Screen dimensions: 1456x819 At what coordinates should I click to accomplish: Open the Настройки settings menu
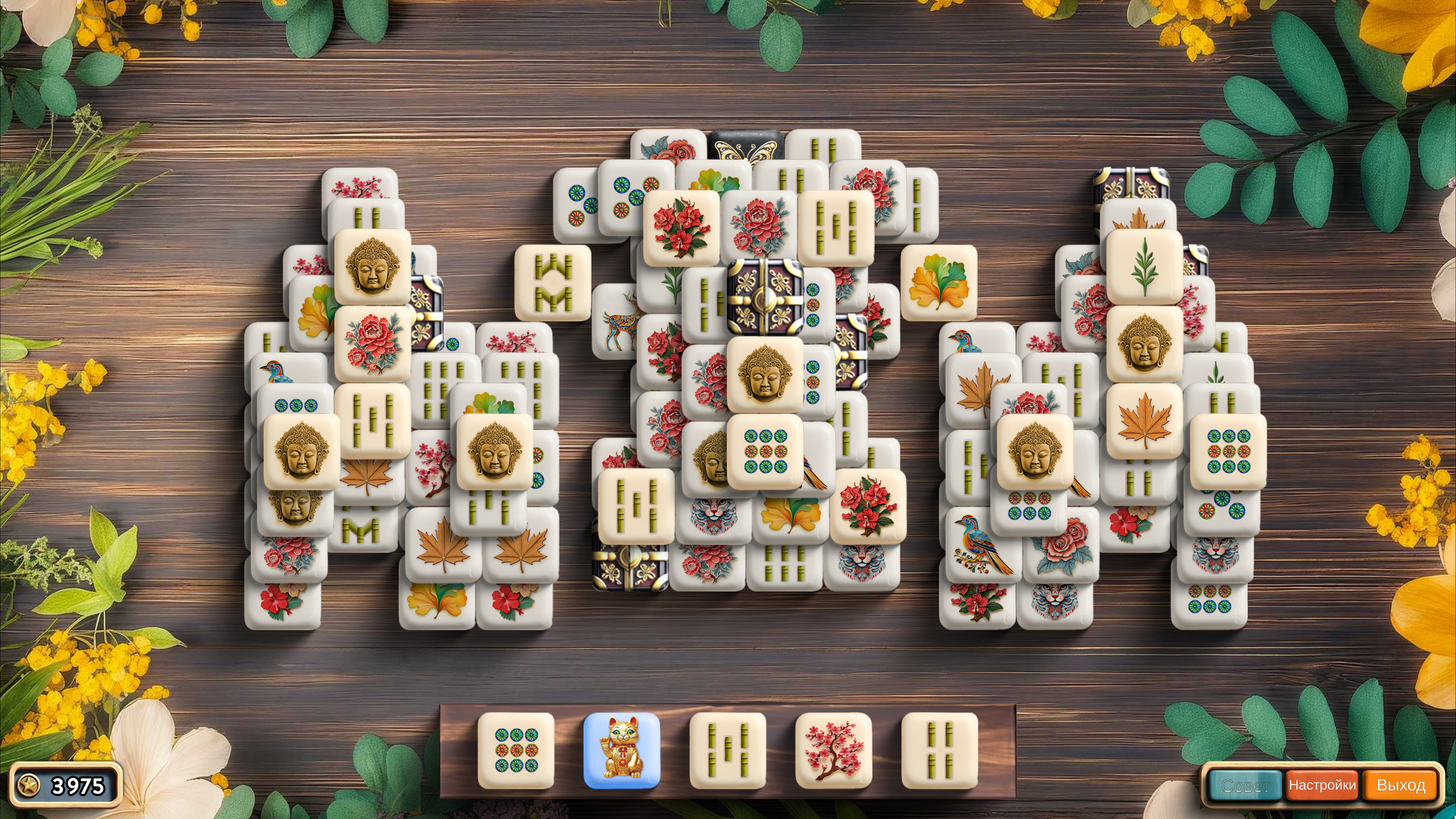tap(1322, 785)
